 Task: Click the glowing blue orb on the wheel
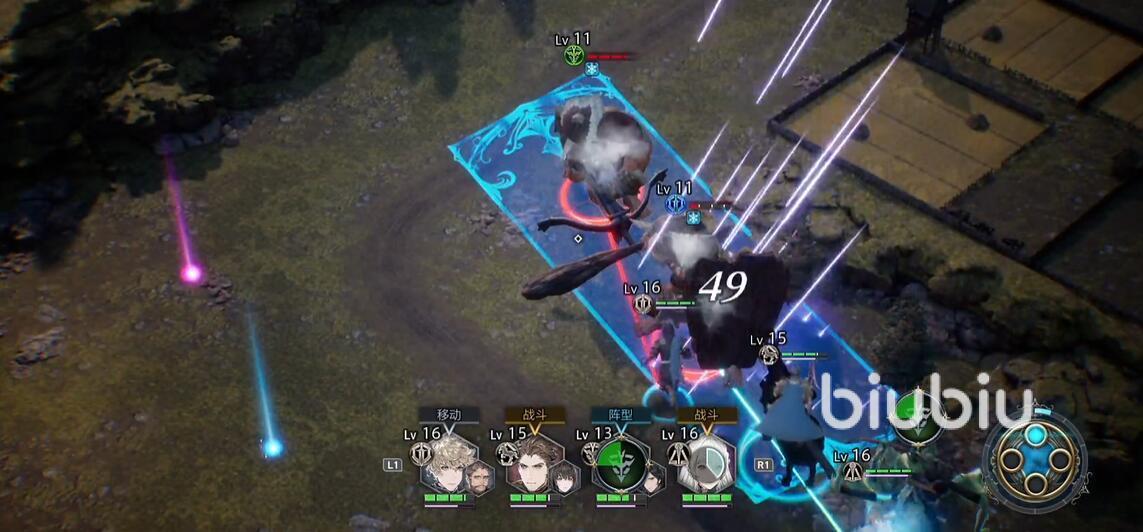pos(1034,437)
